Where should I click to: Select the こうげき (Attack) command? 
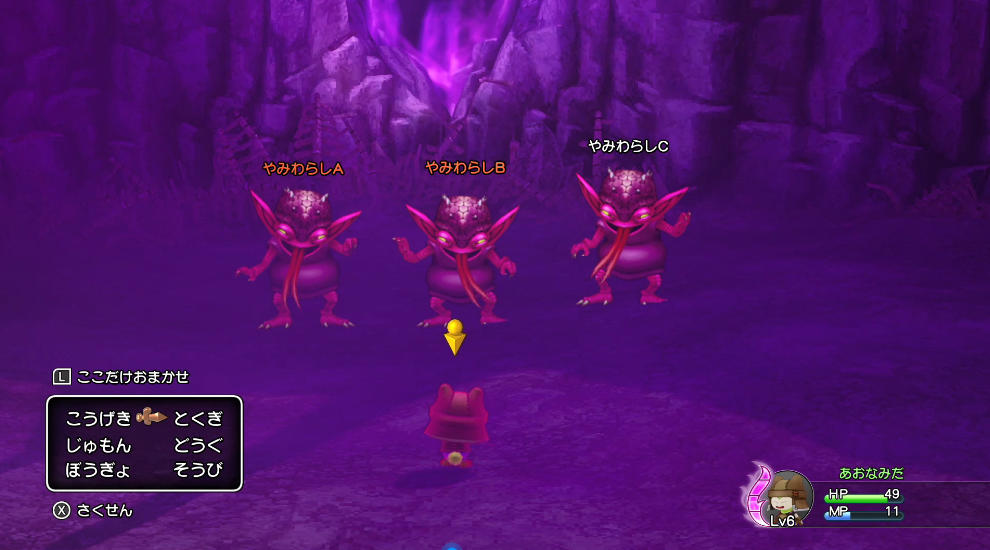[x=98, y=418]
